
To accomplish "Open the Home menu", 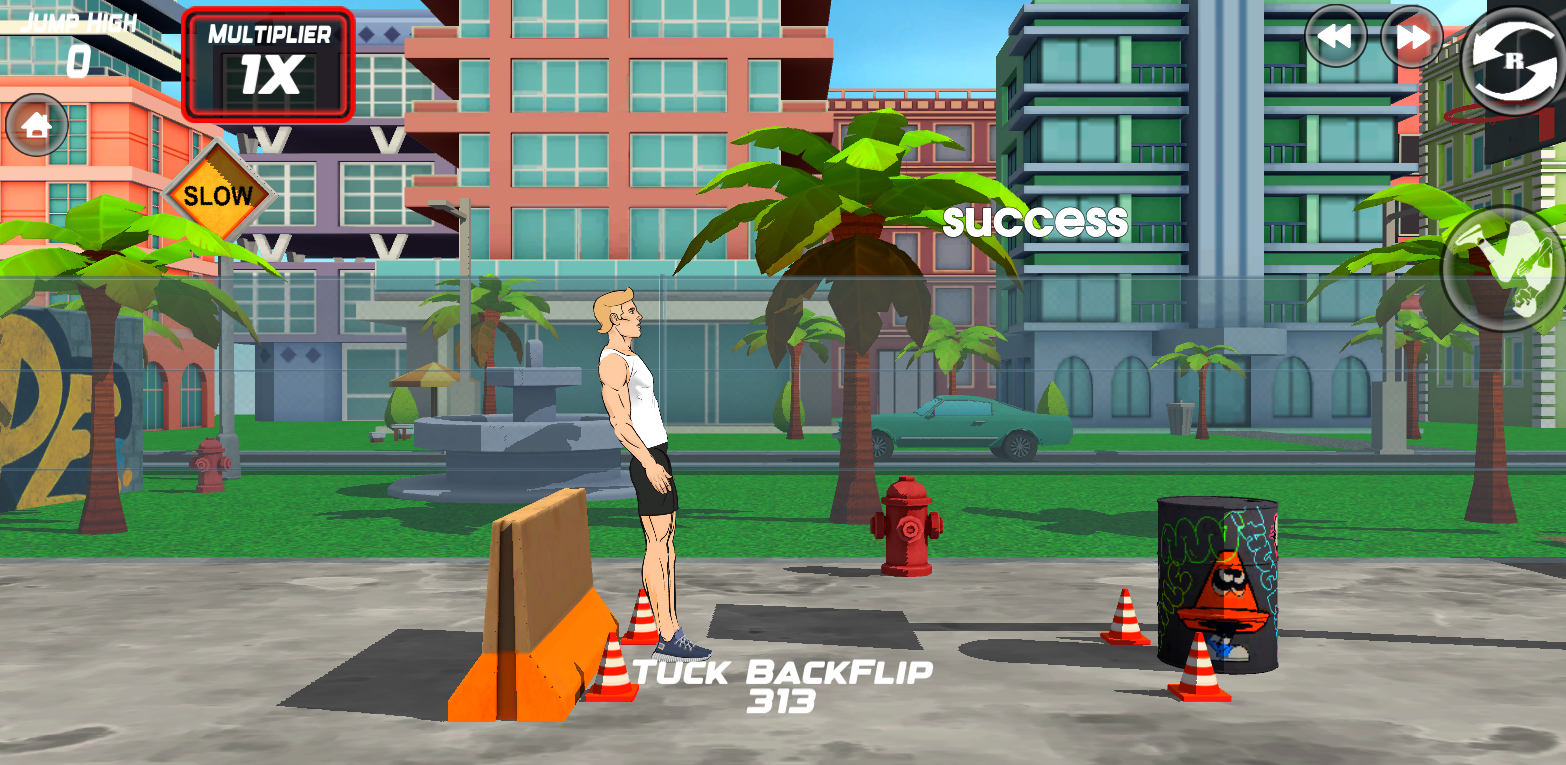I will 37,124.
